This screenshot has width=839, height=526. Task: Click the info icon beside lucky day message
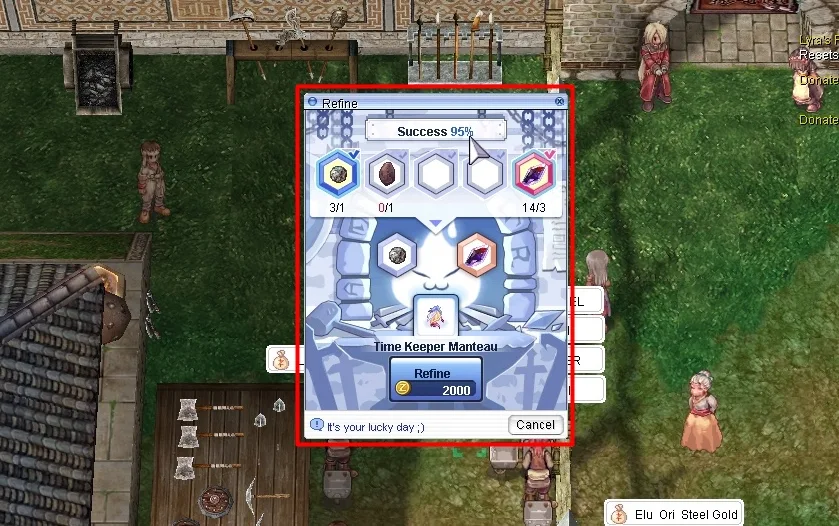(x=317, y=425)
